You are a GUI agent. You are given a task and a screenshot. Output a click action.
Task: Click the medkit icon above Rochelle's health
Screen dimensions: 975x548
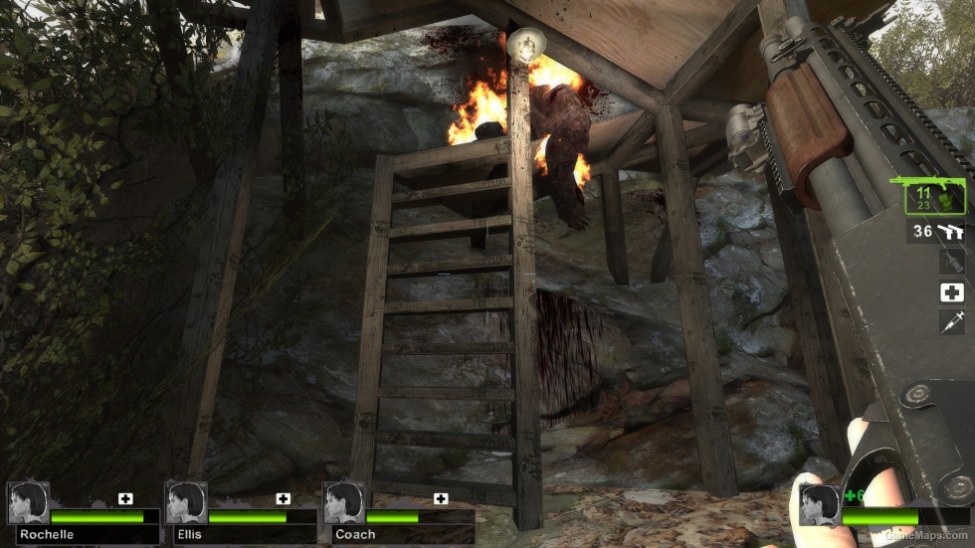[125, 498]
